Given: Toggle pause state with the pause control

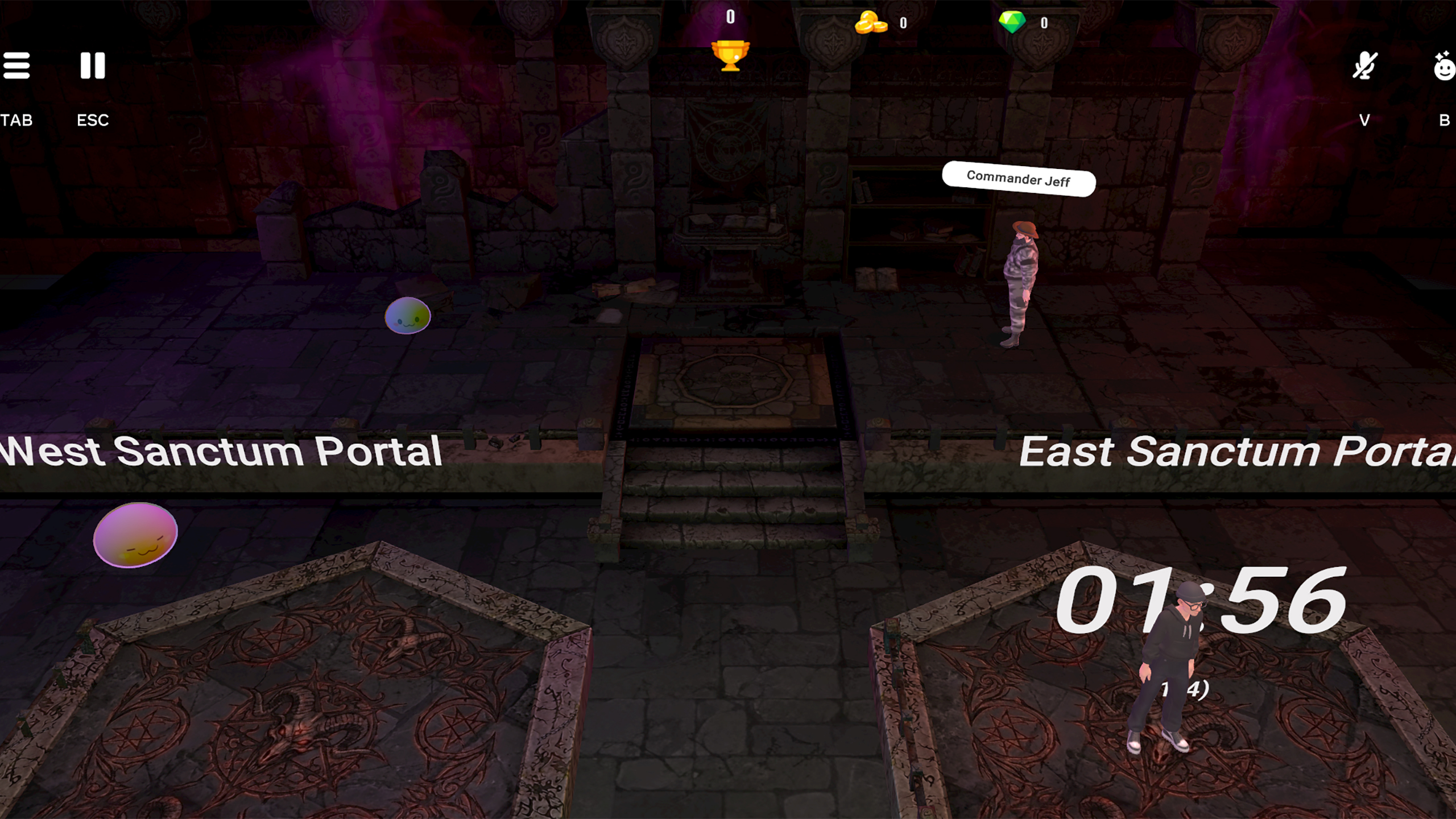Looking at the screenshot, I should click(x=93, y=65).
